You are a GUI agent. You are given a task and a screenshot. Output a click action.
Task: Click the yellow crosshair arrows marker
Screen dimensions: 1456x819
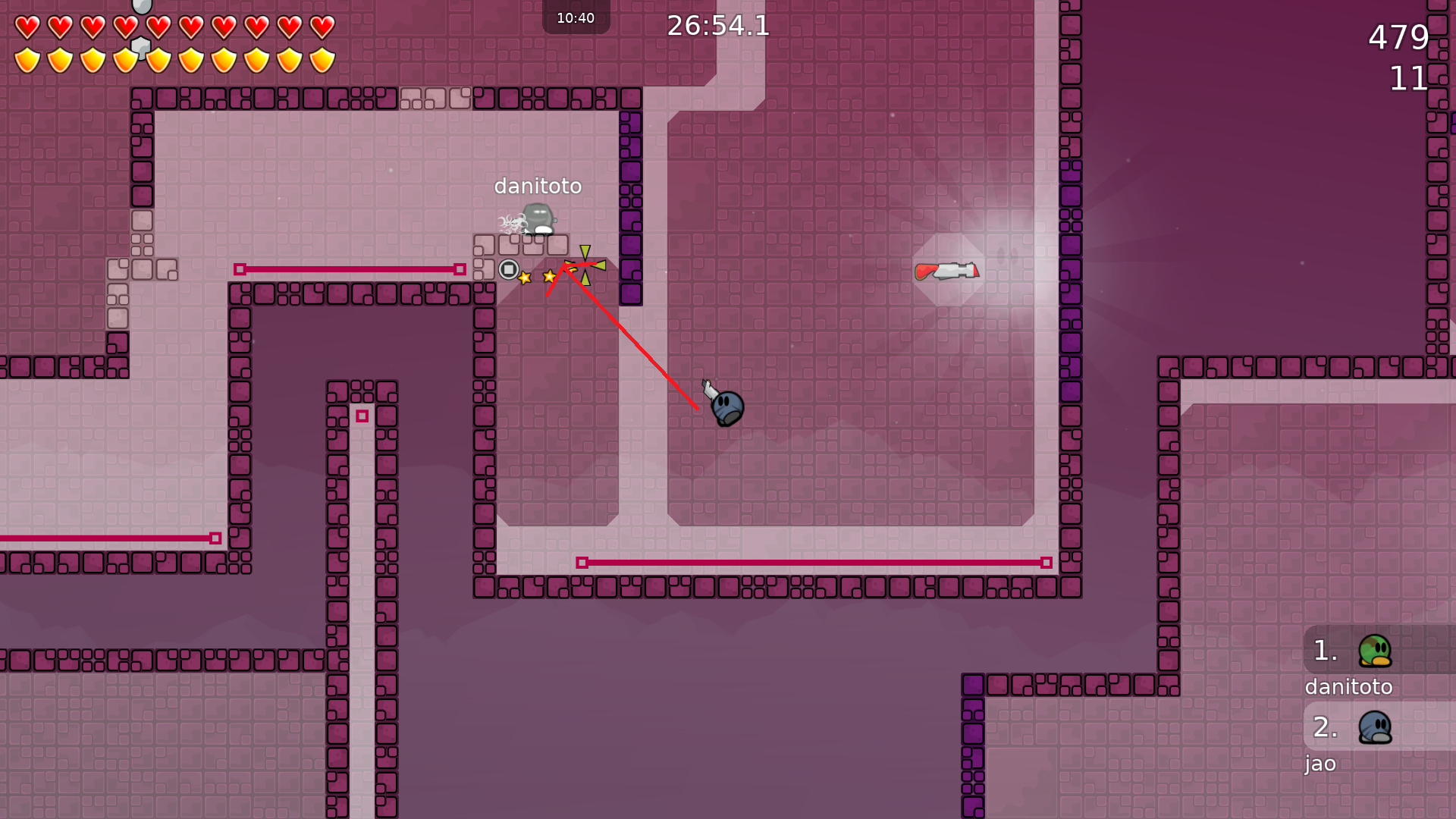pyautogui.click(x=584, y=265)
